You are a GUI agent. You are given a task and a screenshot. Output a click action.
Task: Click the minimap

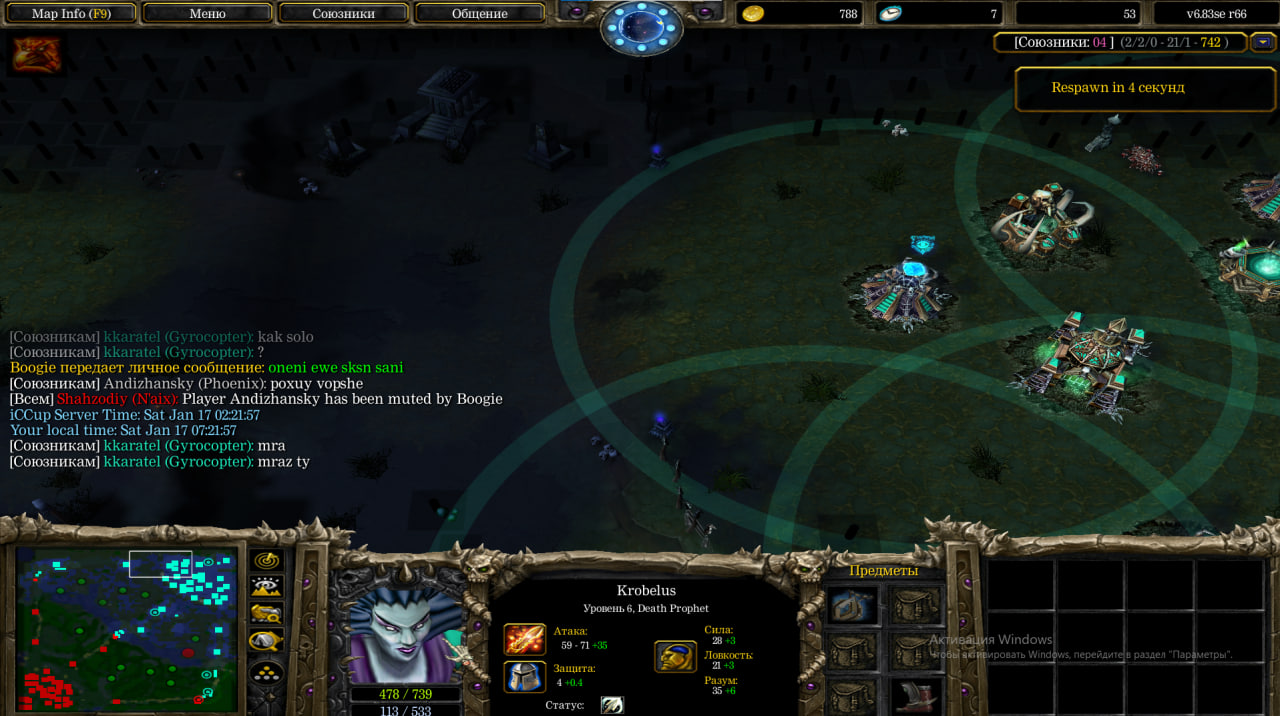click(126, 629)
